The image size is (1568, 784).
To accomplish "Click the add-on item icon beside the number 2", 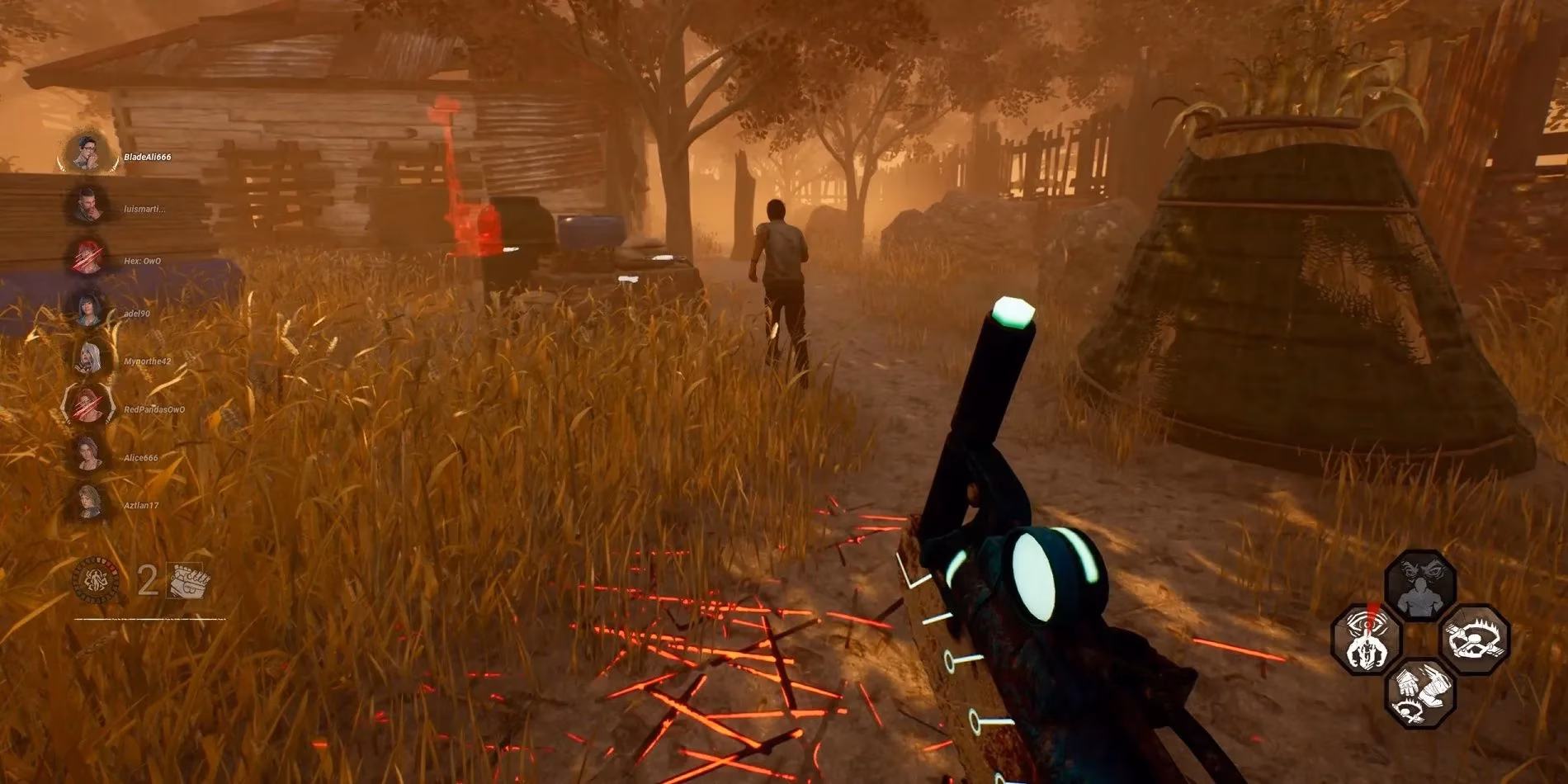I will [x=190, y=579].
